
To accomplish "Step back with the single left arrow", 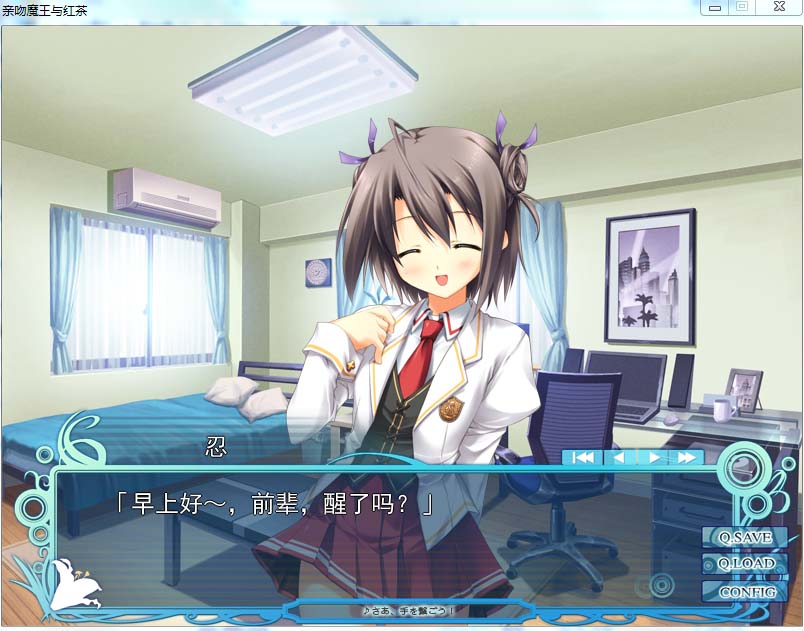I will click(619, 457).
